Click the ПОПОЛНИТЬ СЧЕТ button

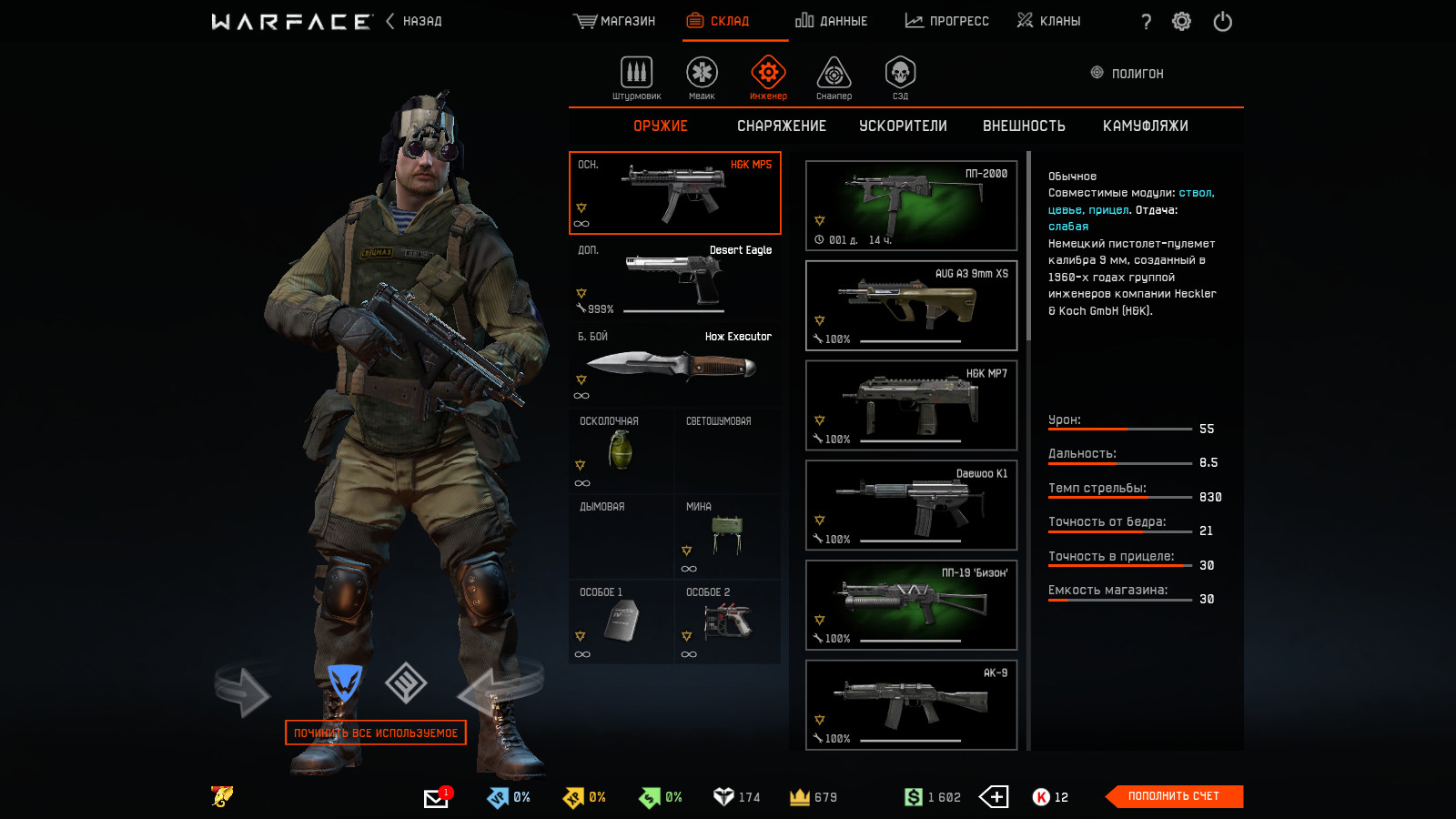pyautogui.click(x=1173, y=796)
